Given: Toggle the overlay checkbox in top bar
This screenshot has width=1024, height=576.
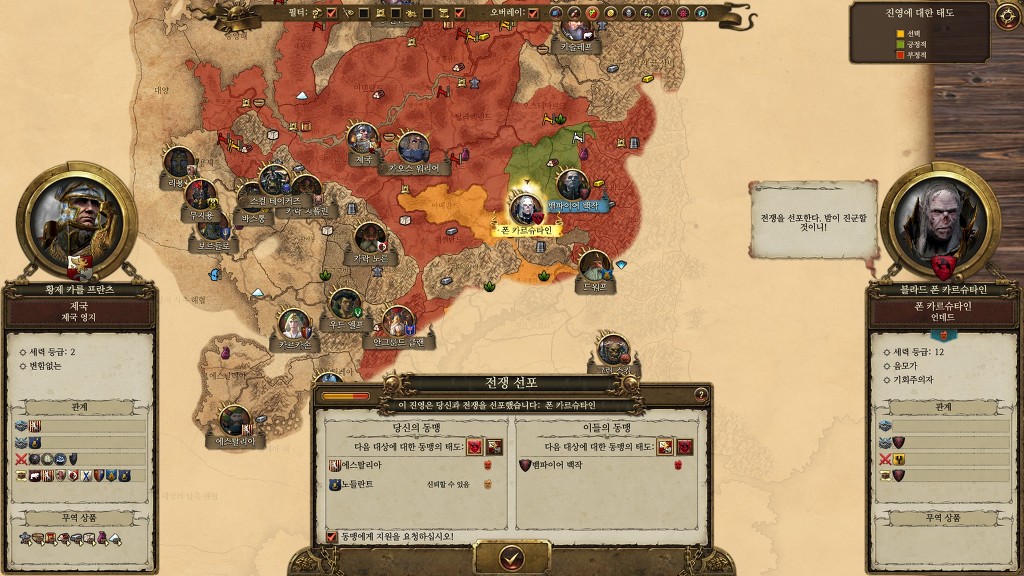Looking at the screenshot, I should 533,13.
